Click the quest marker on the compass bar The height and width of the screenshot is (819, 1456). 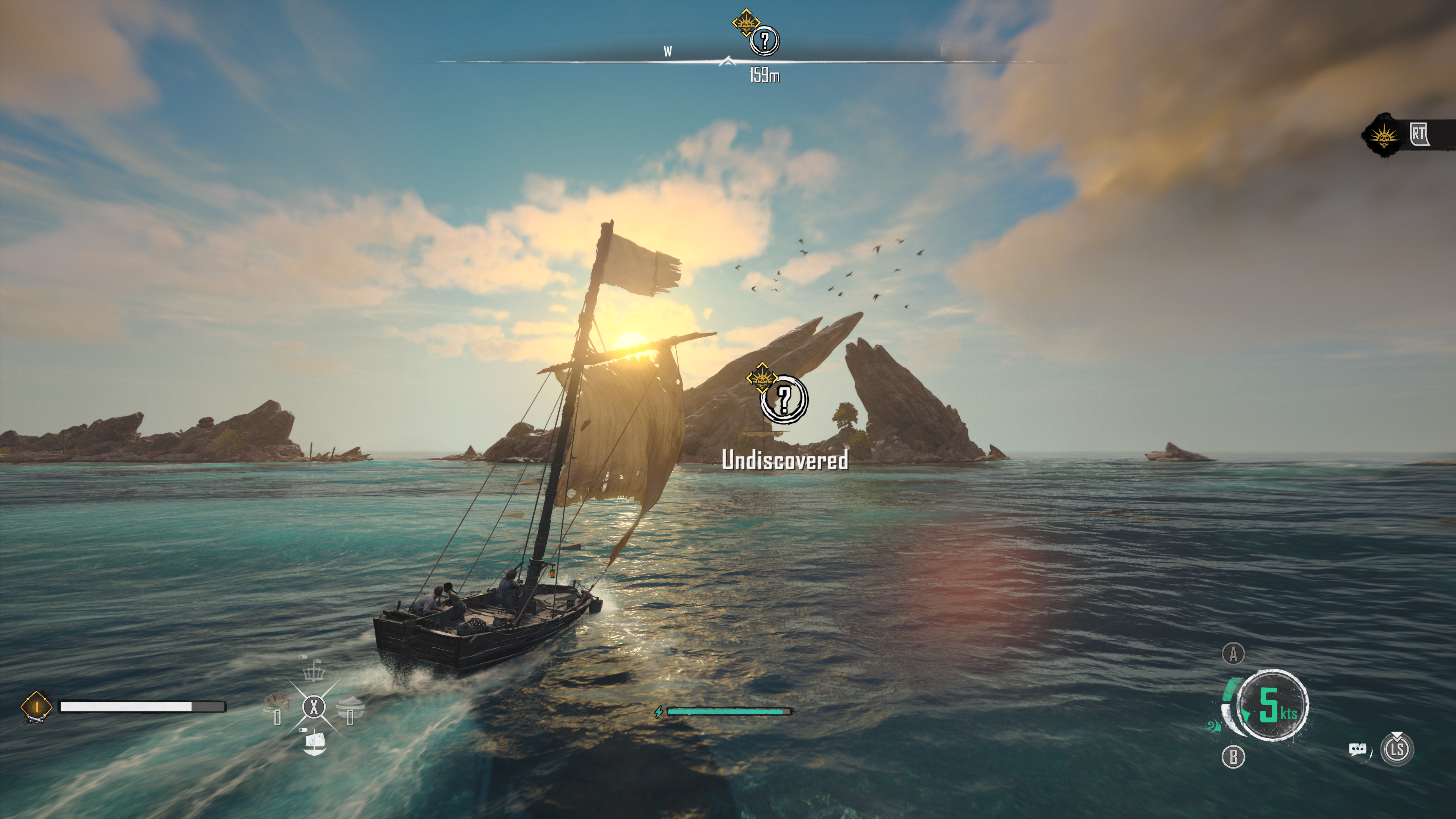coord(764,40)
